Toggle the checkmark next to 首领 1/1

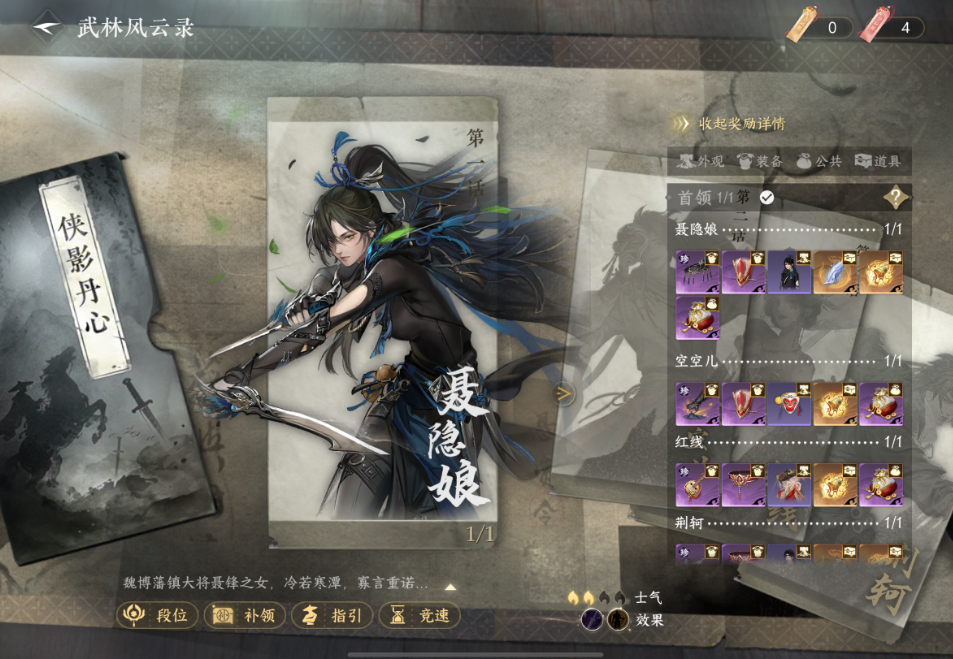pyautogui.click(x=767, y=197)
